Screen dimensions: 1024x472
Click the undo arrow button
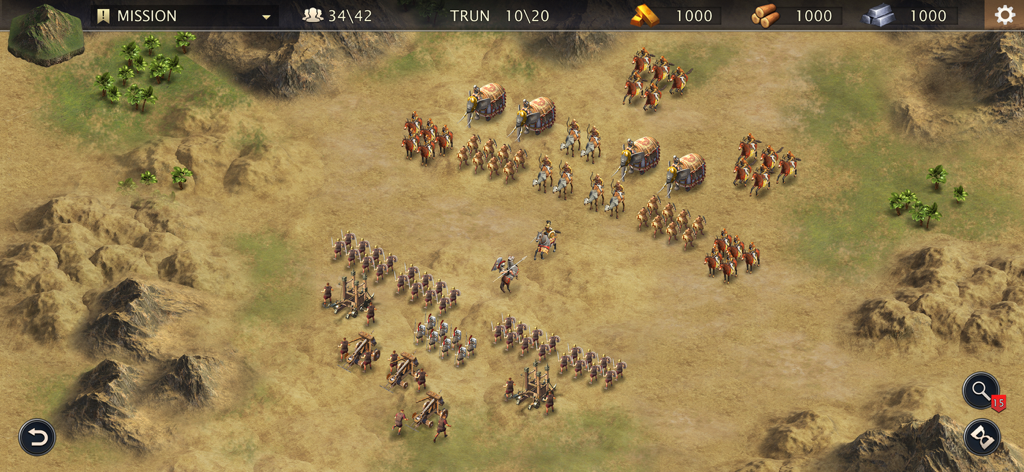pyautogui.click(x=37, y=437)
